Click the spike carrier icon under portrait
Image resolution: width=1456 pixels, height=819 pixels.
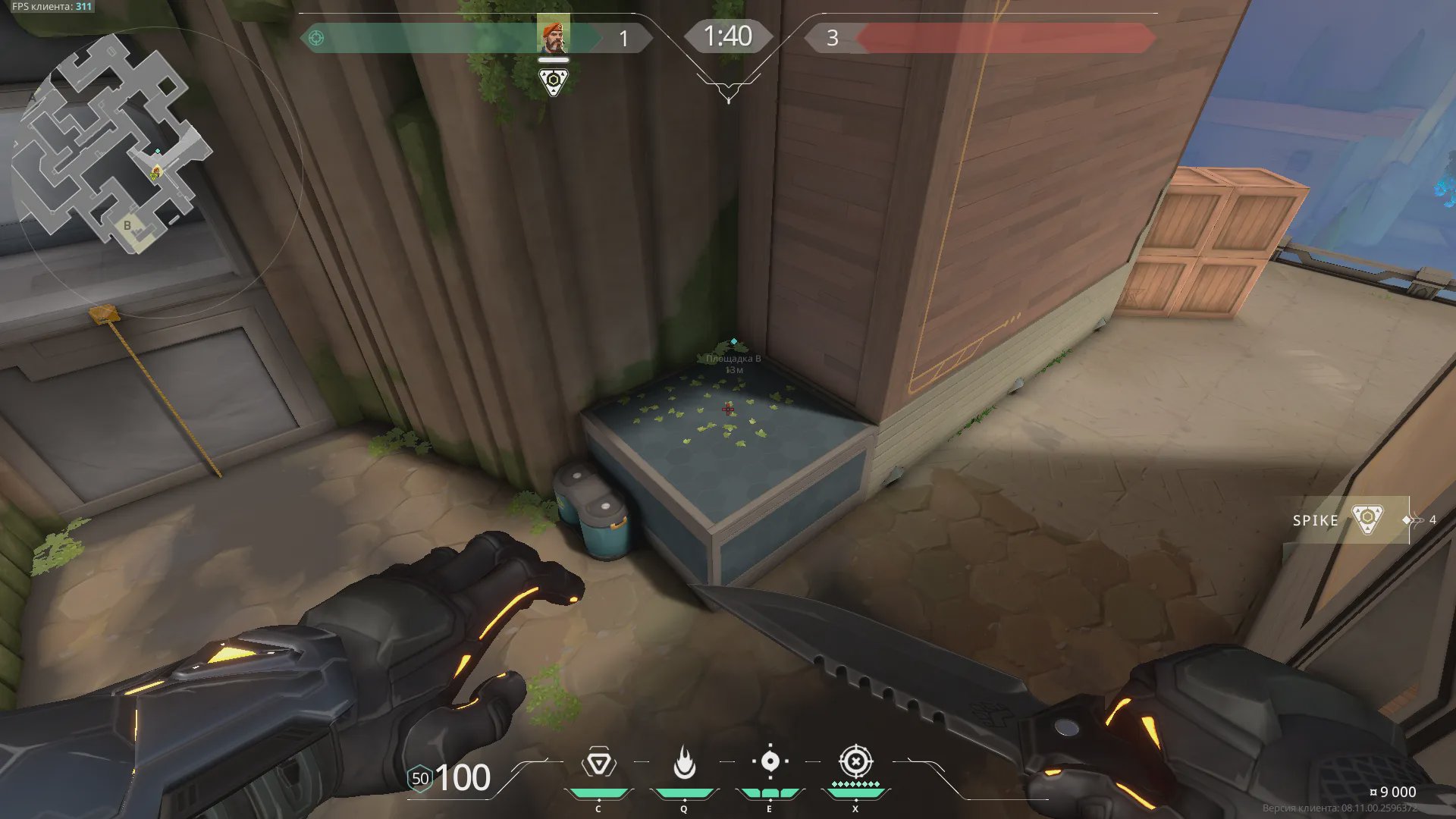click(x=553, y=81)
